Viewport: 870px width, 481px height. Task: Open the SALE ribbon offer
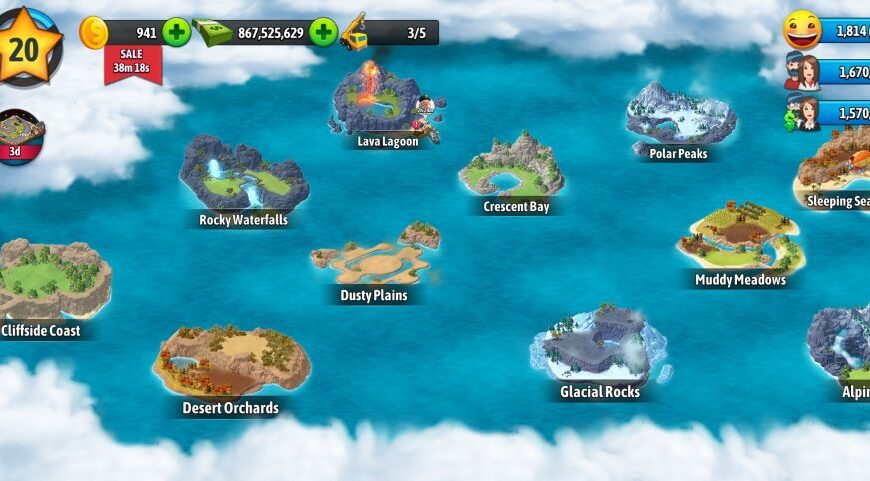(132, 62)
